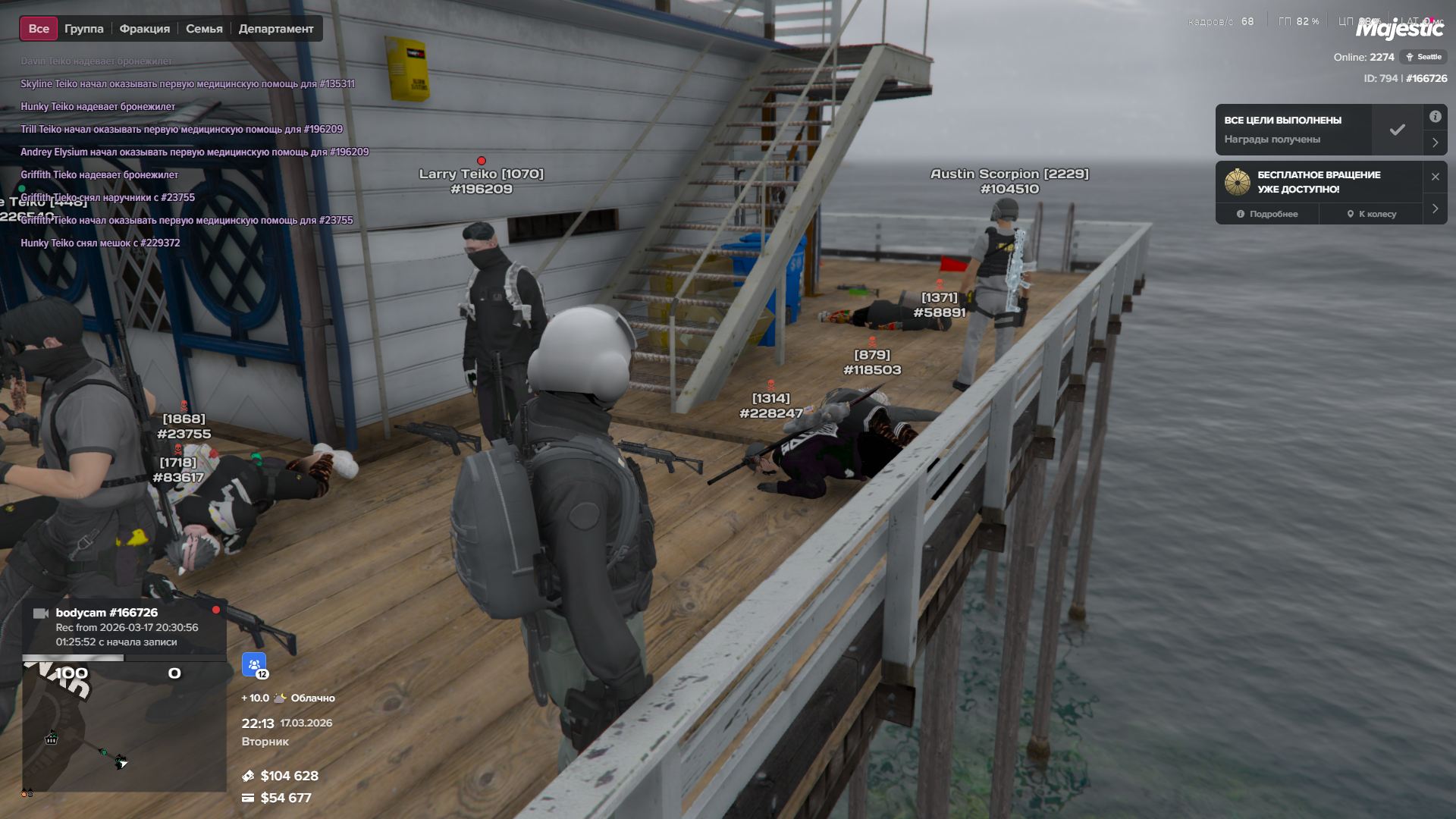Switch to Департамент chat tab
Image resolution: width=1456 pixels, height=819 pixels.
click(275, 29)
